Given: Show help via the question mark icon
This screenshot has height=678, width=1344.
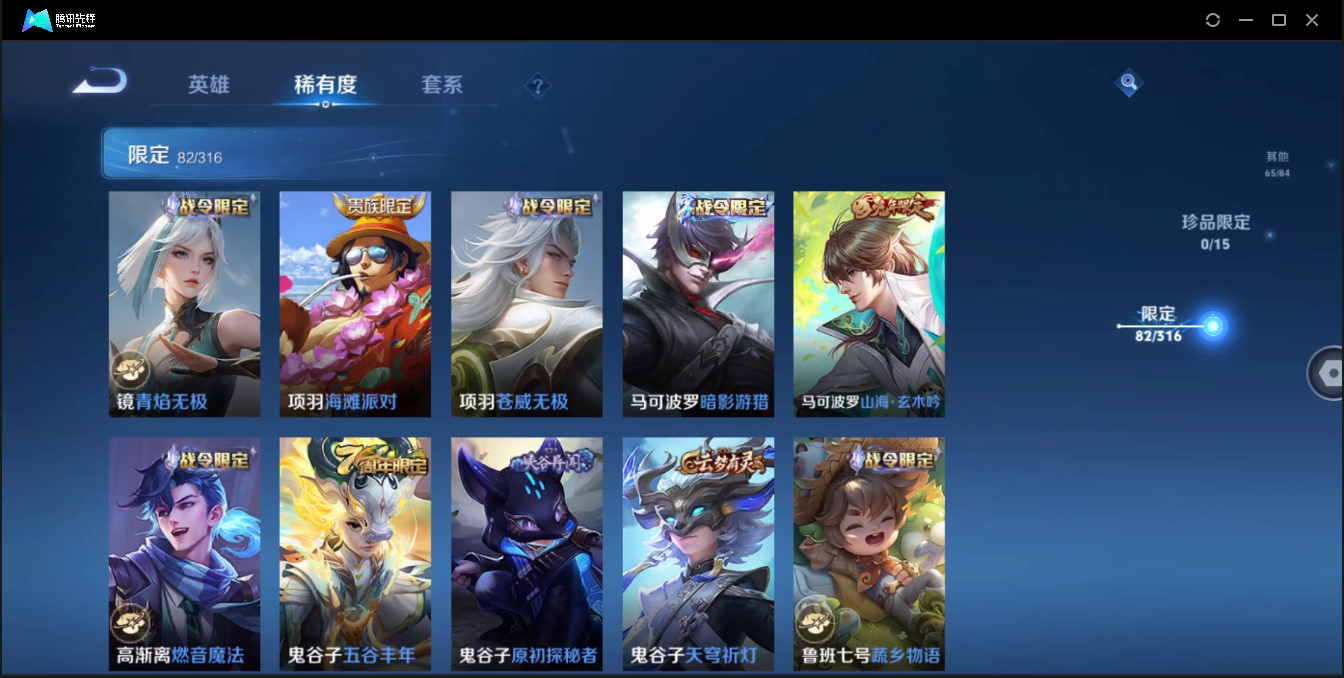Looking at the screenshot, I should pyautogui.click(x=538, y=86).
